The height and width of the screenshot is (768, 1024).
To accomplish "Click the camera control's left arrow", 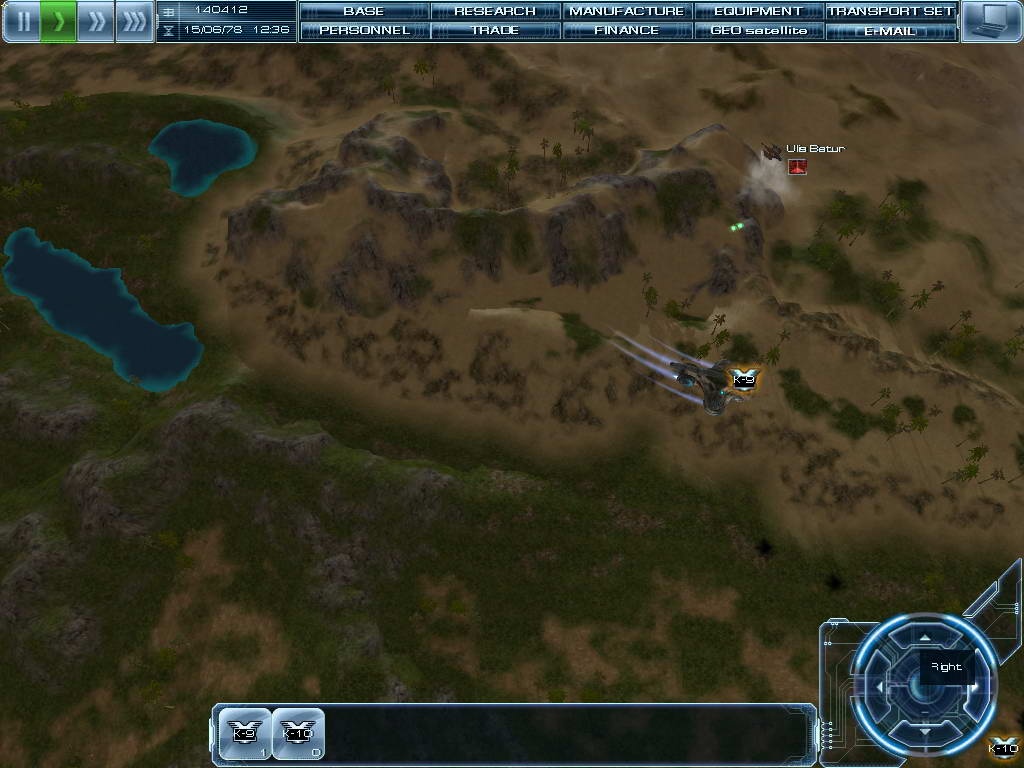I will [879, 687].
